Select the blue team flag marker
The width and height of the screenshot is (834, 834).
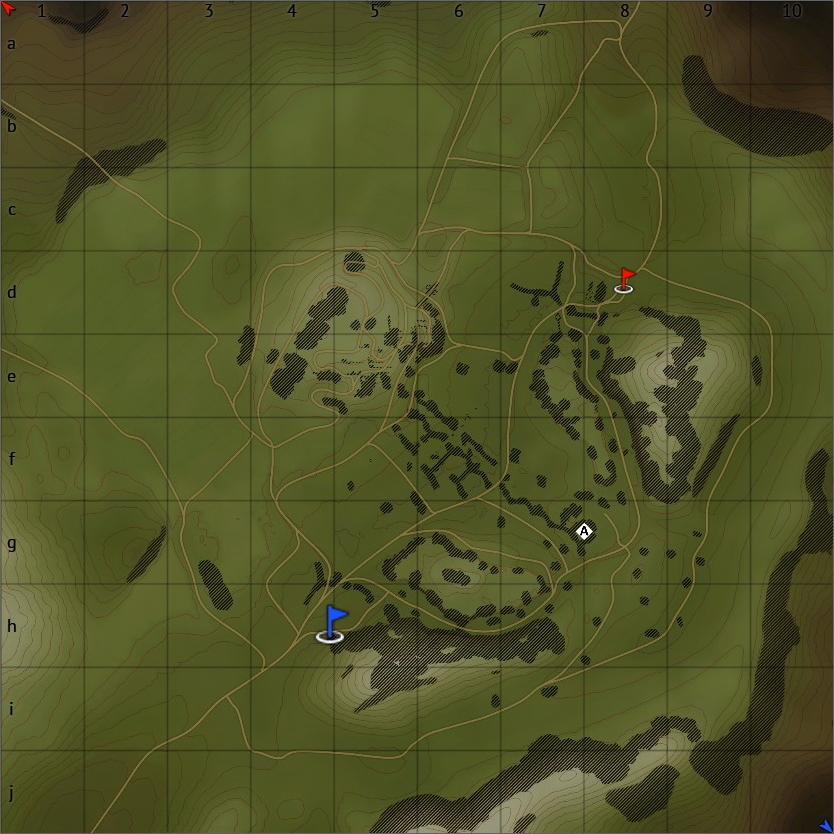[333, 623]
